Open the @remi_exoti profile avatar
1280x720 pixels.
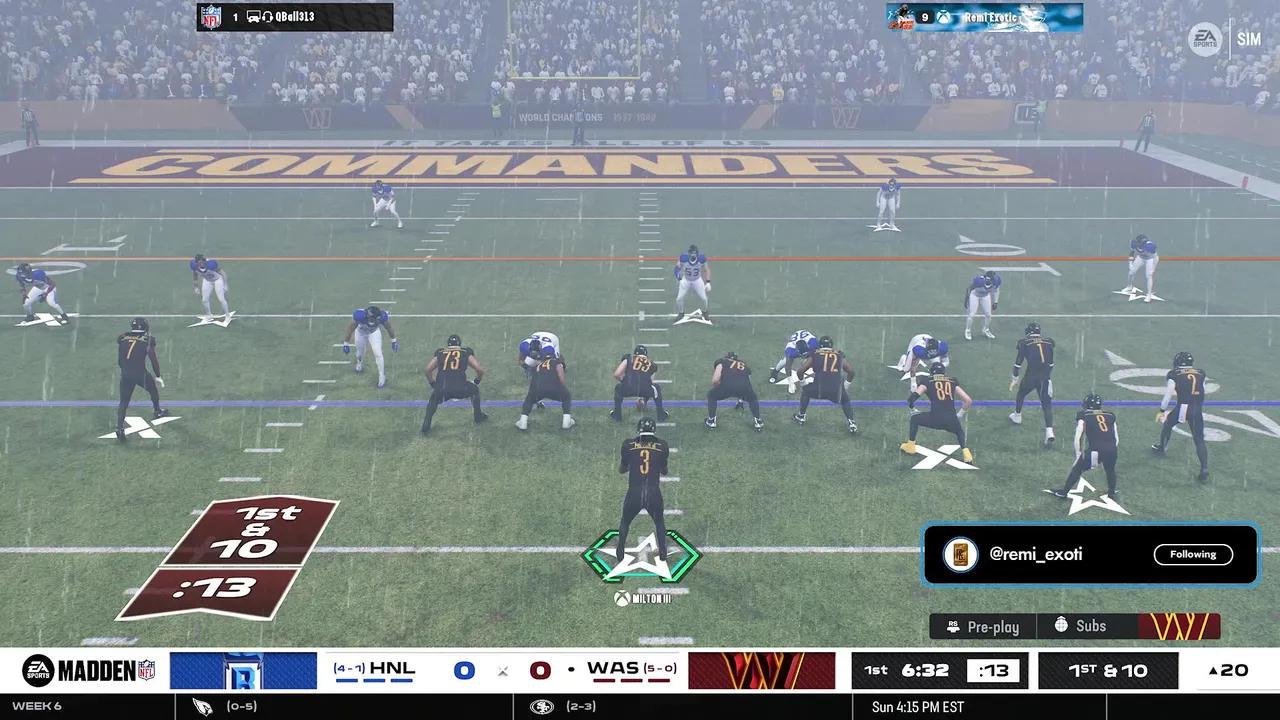[x=960, y=555]
